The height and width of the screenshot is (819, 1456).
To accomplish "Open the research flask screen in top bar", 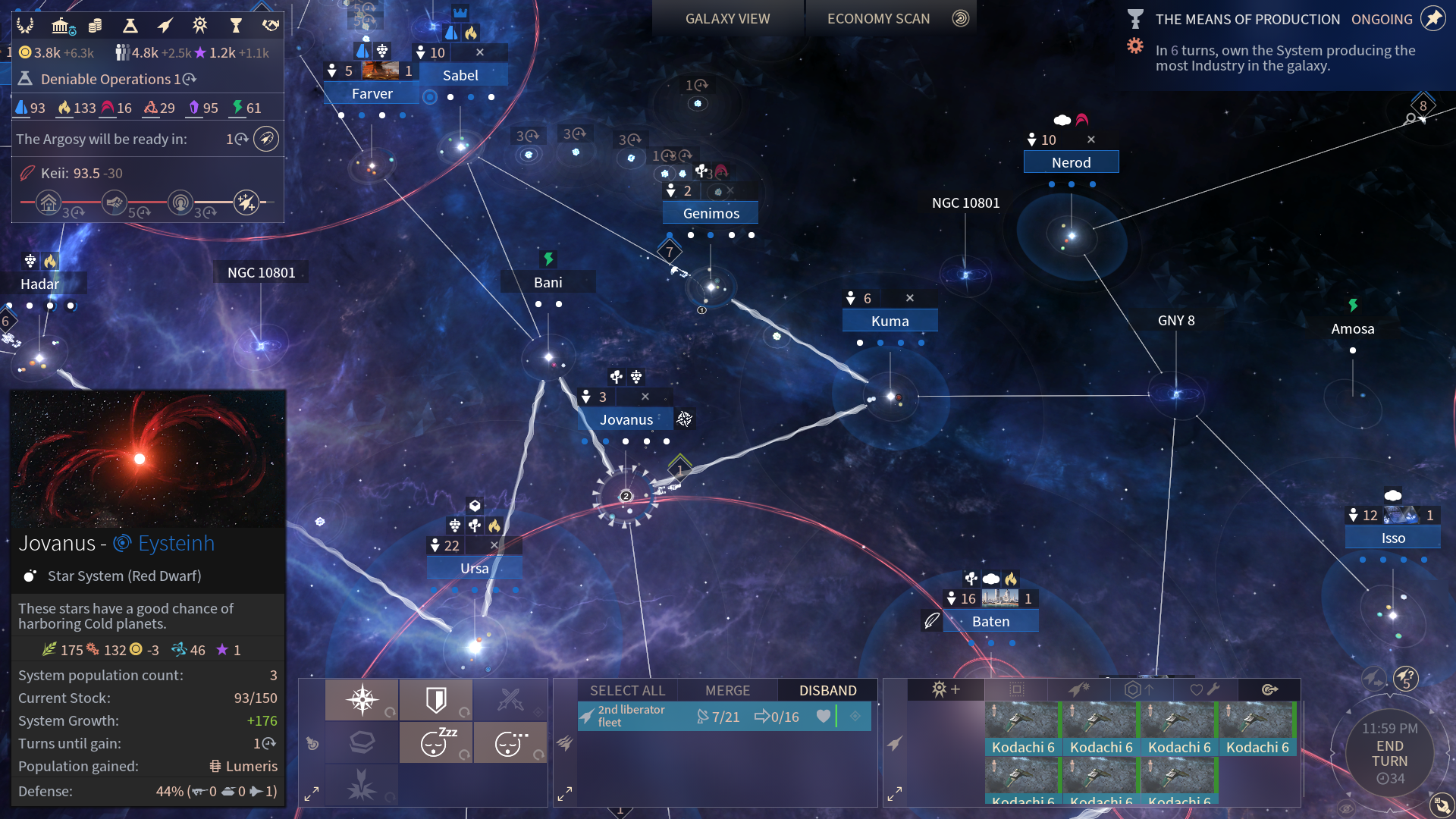I will click(x=130, y=26).
